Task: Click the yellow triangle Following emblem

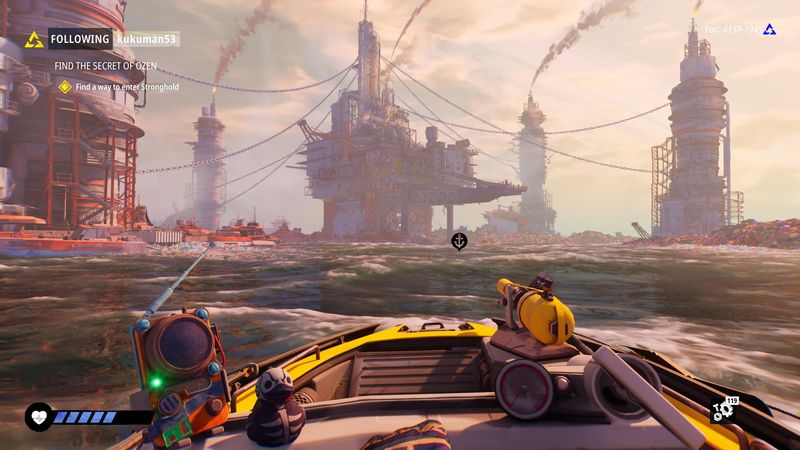Action: tap(34, 40)
